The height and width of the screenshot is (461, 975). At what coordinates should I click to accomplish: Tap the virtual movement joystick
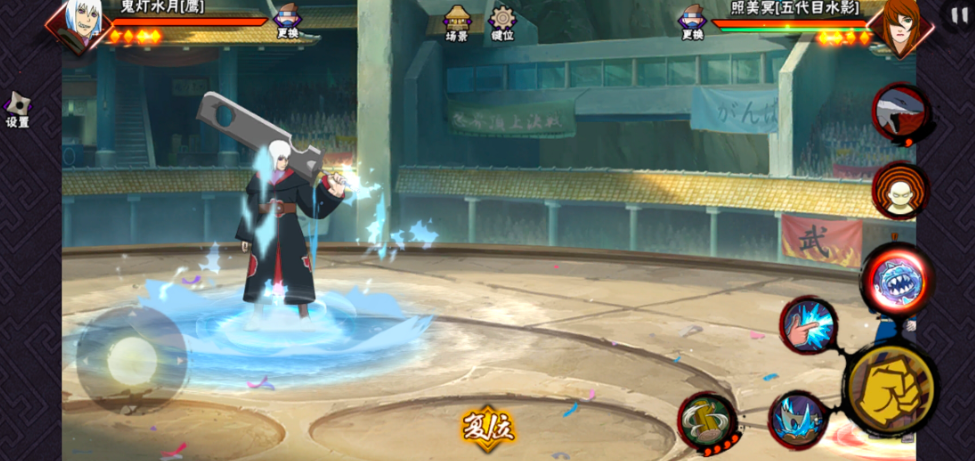[131, 360]
